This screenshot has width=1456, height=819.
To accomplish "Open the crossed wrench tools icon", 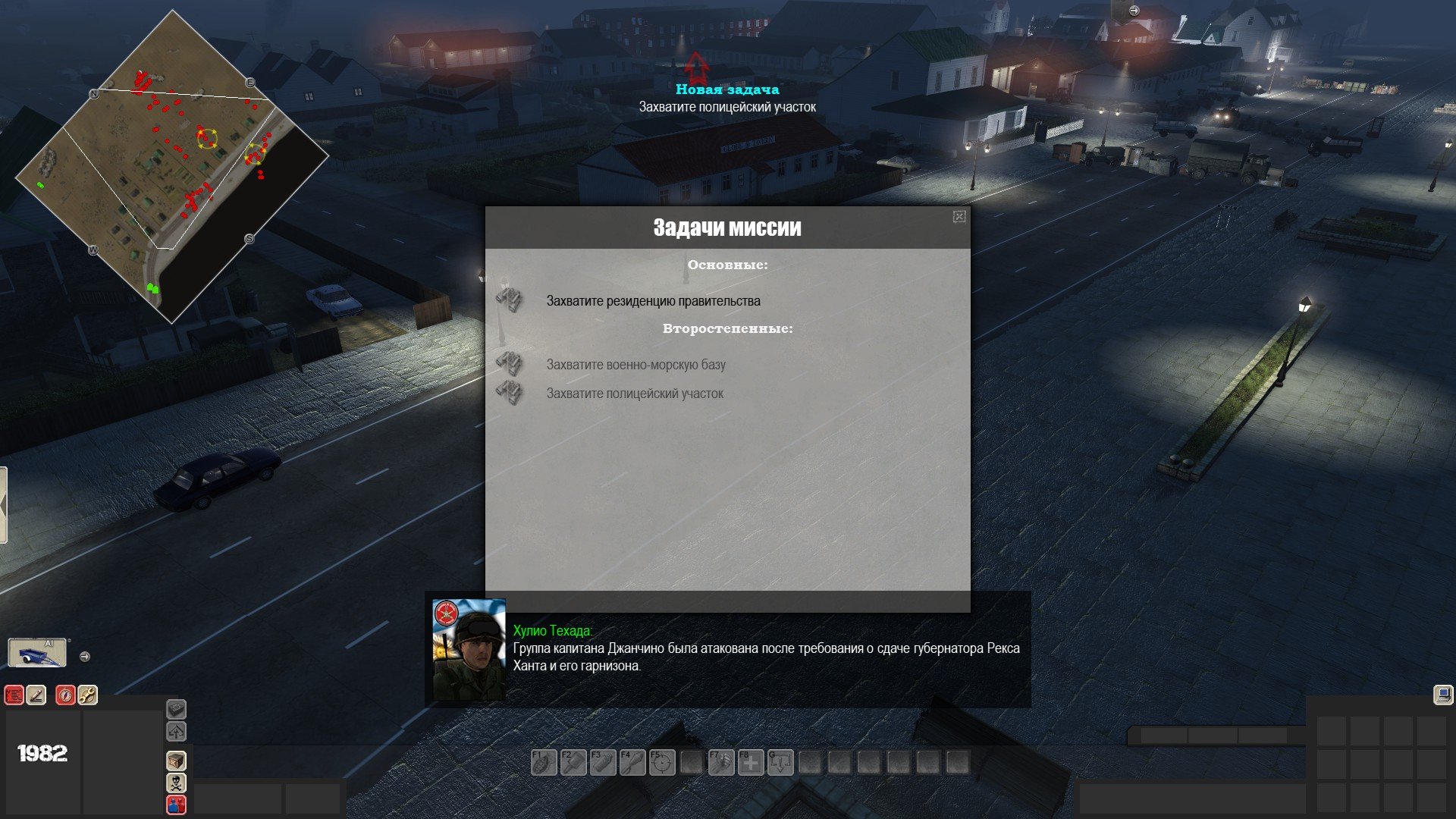I will 88,695.
